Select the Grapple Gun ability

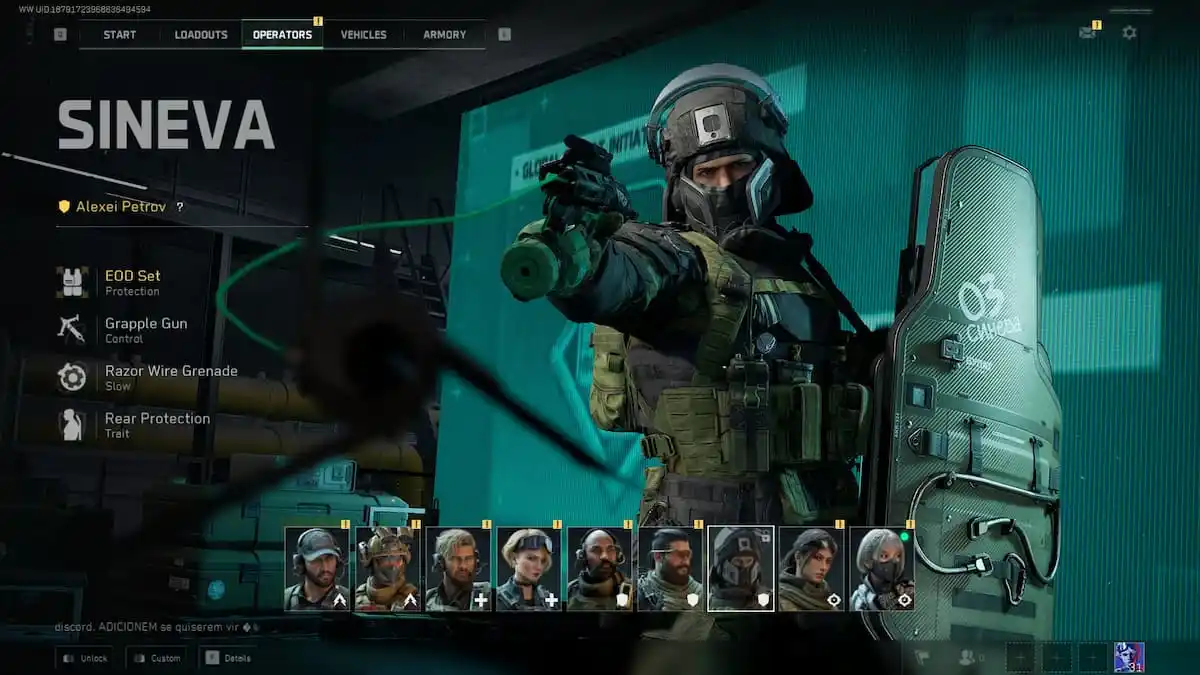click(x=145, y=330)
